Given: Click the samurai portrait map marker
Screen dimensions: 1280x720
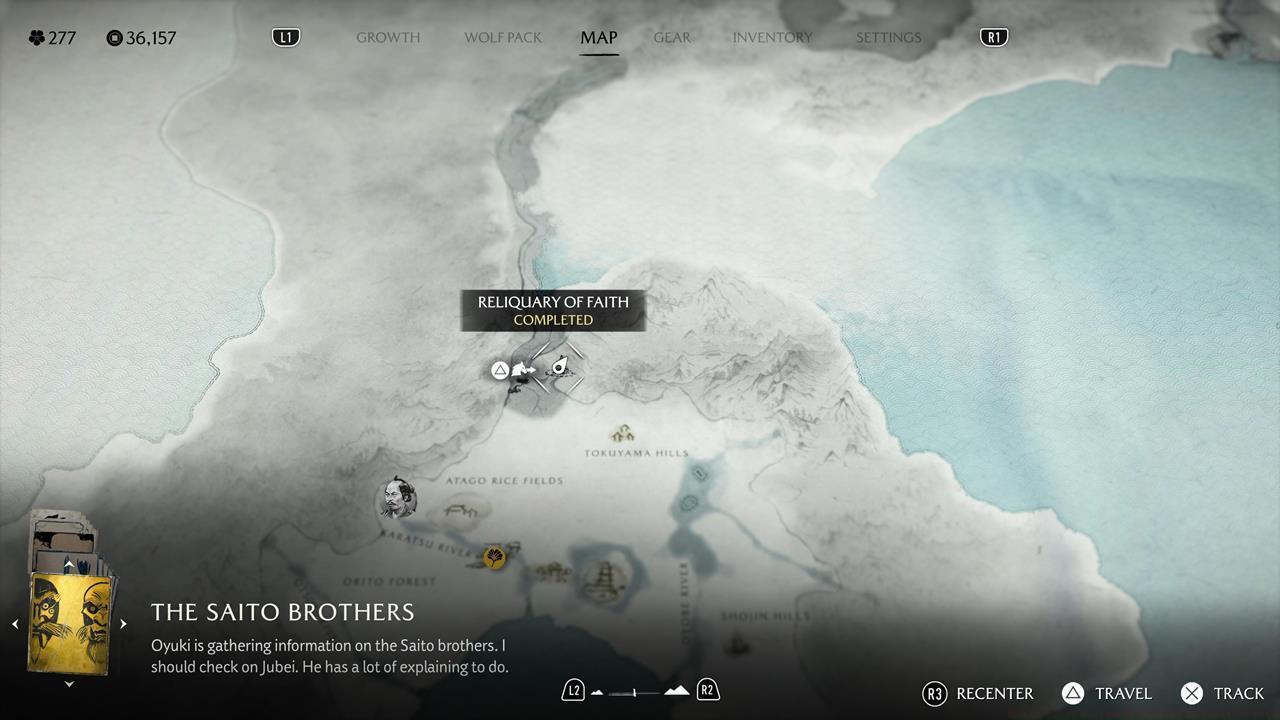Looking at the screenshot, I should click(396, 498).
